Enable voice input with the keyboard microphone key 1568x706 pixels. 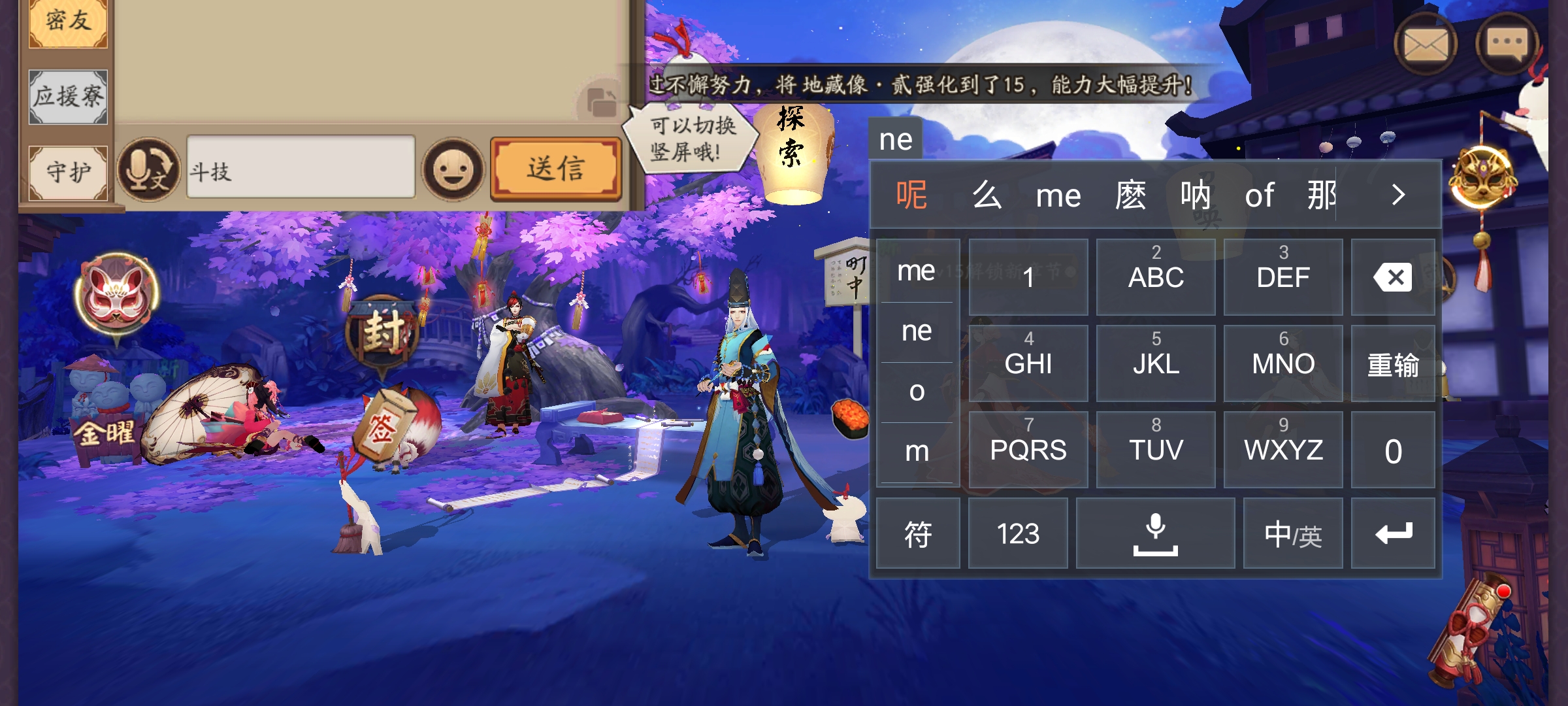tap(1156, 533)
